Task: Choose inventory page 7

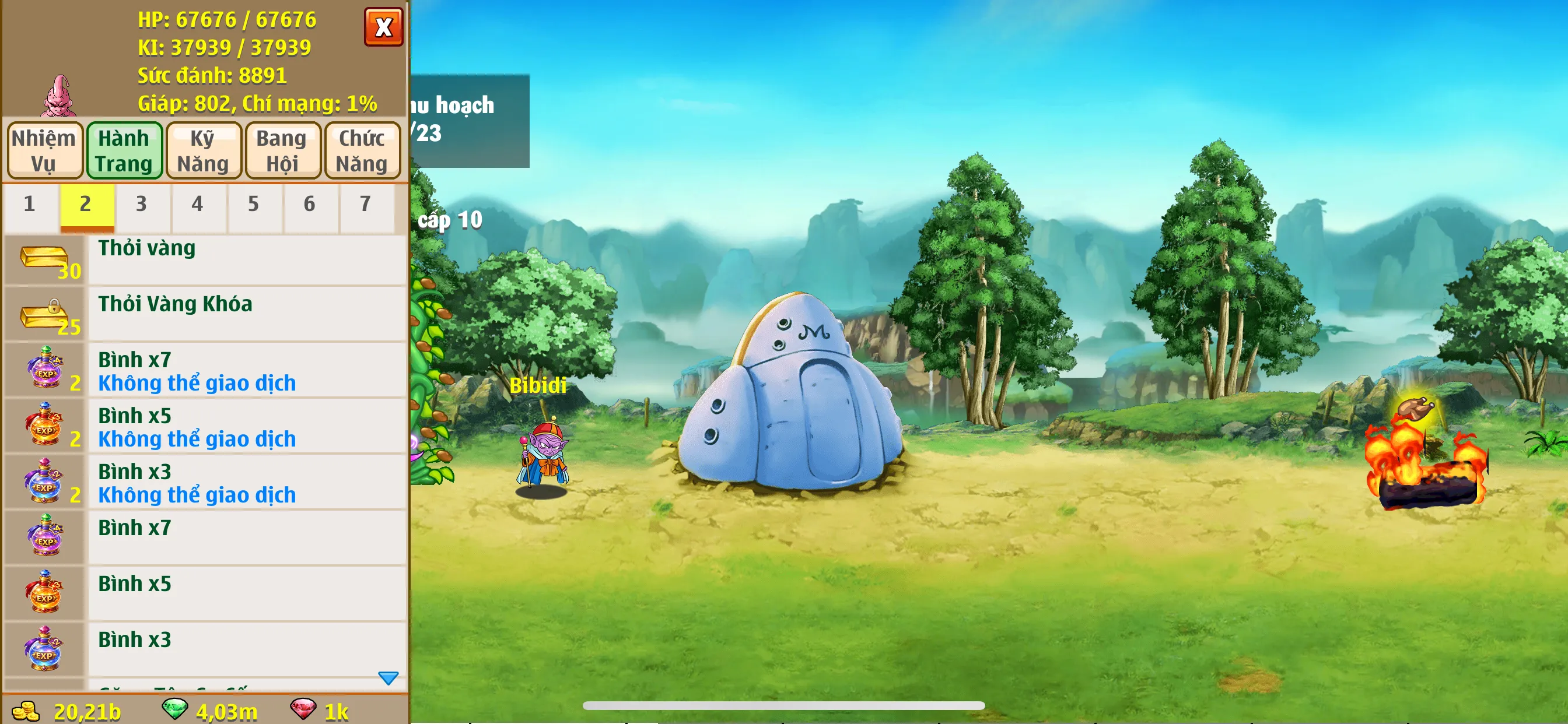Action: (x=365, y=205)
